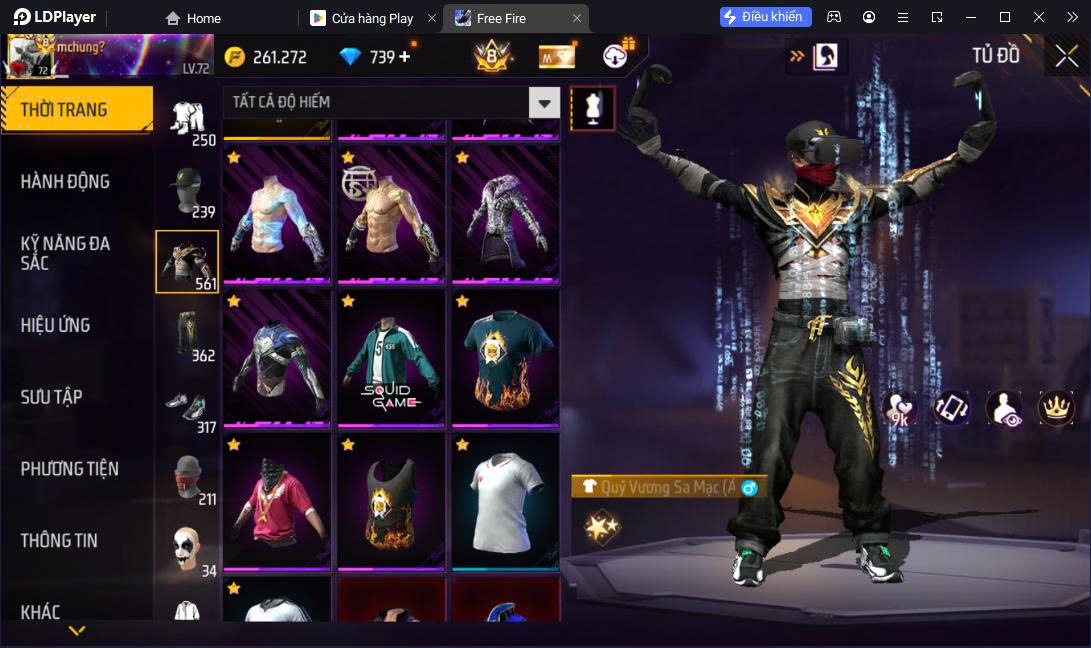Pick the flaming dark blue t-shirt

tap(505, 357)
